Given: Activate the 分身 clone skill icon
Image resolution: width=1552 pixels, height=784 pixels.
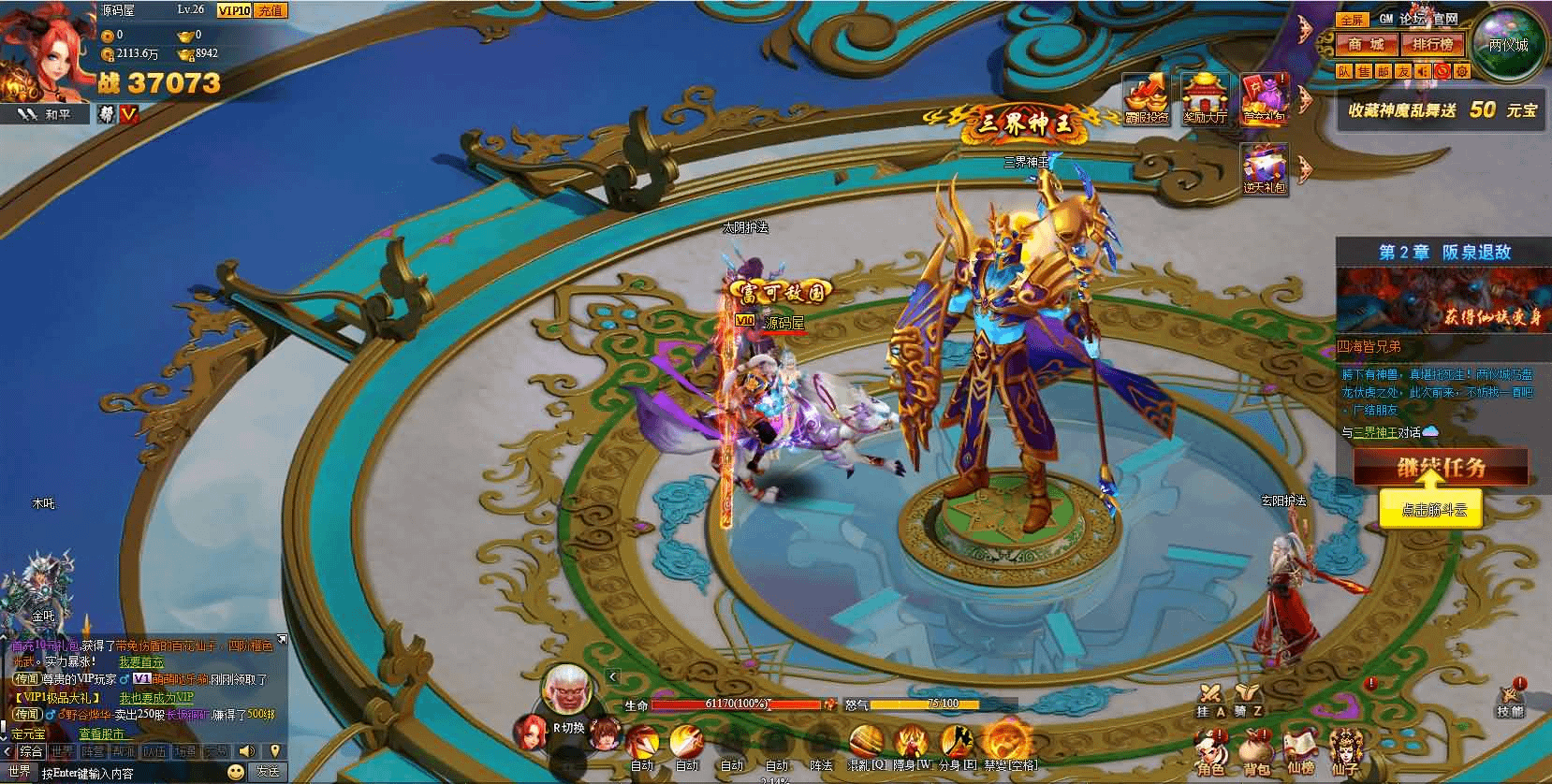Looking at the screenshot, I should (956, 744).
